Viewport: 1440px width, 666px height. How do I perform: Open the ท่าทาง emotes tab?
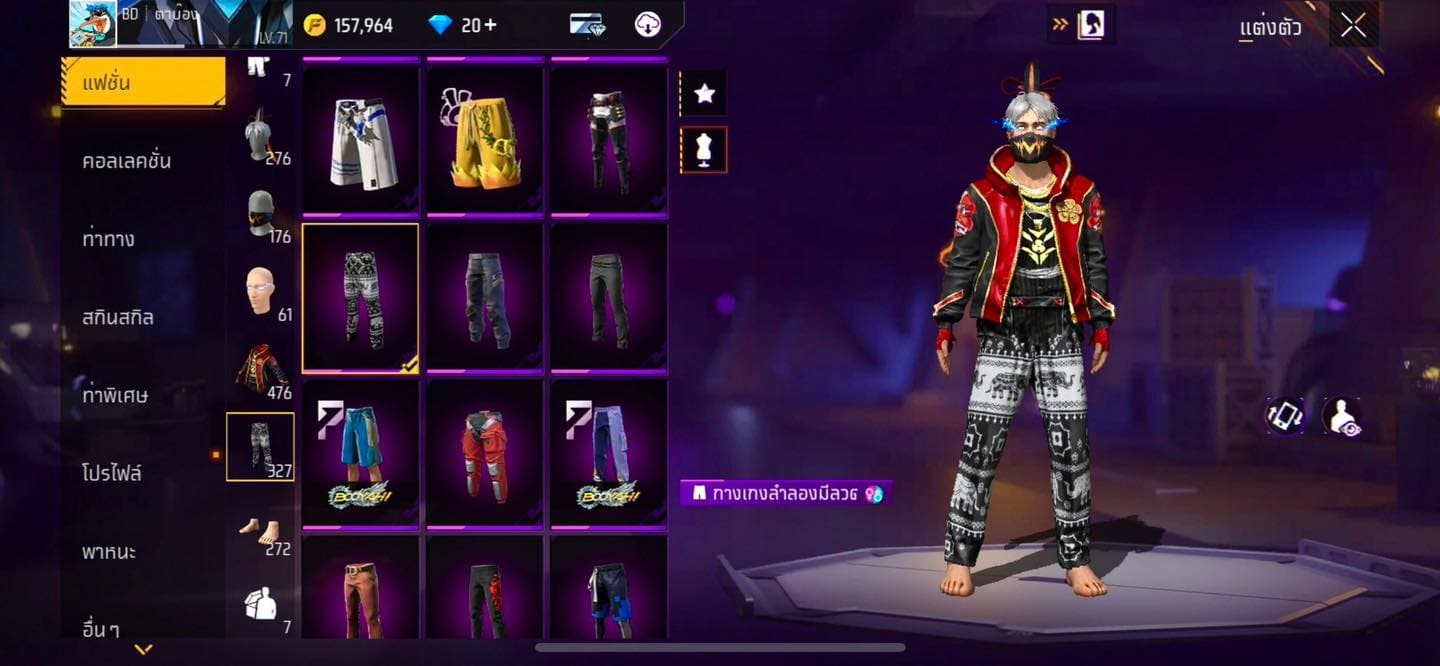(x=109, y=239)
